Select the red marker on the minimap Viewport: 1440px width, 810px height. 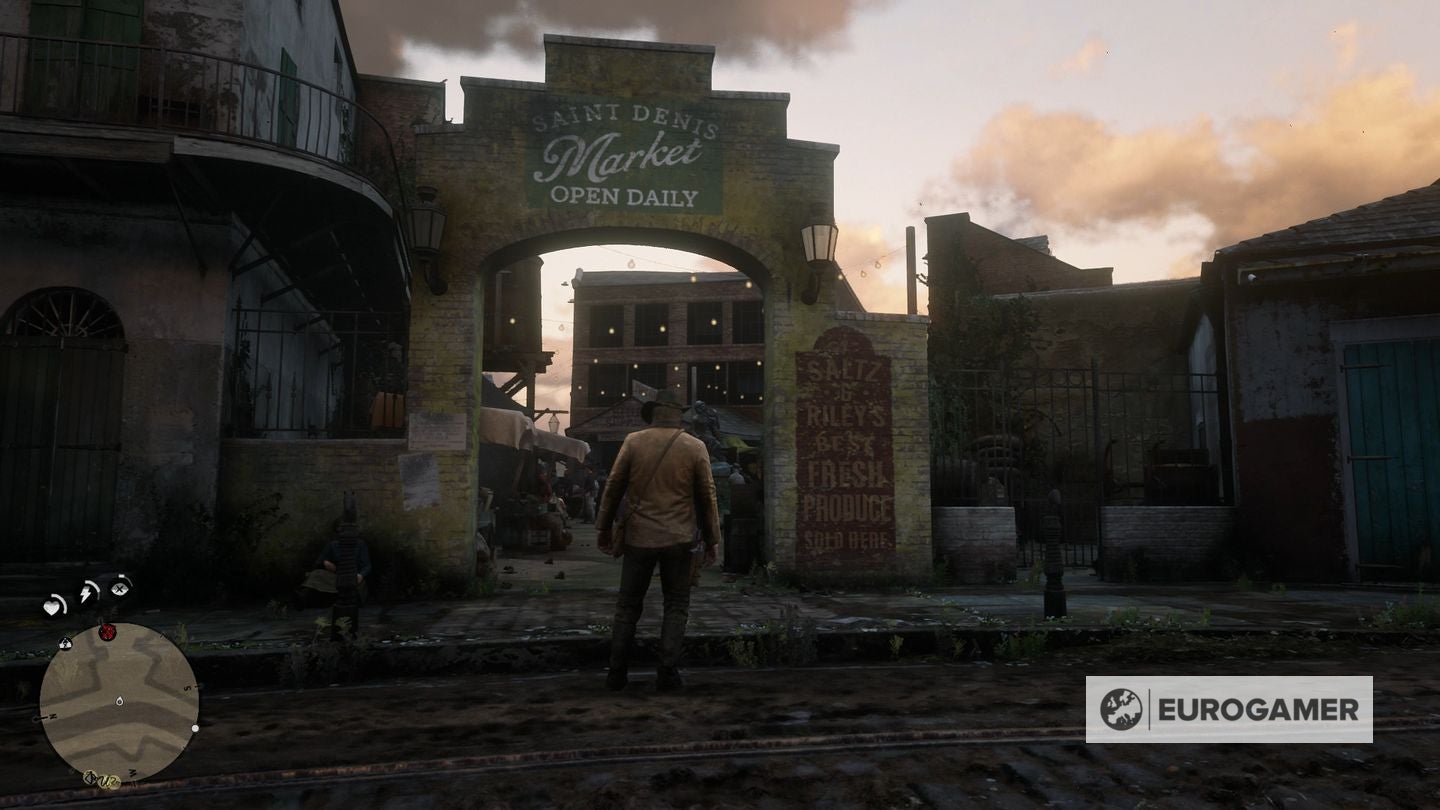point(107,632)
